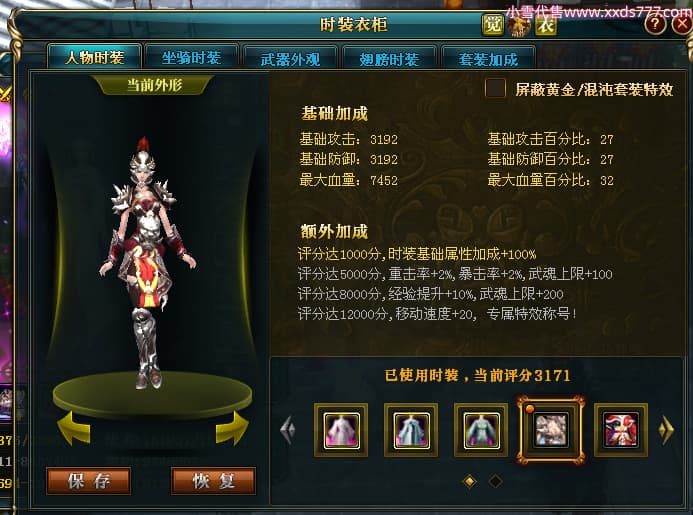The height and width of the screenshot is (515, 693).
Task: Show previous costumes with the left arrow
Action: [x=288, y=430]
